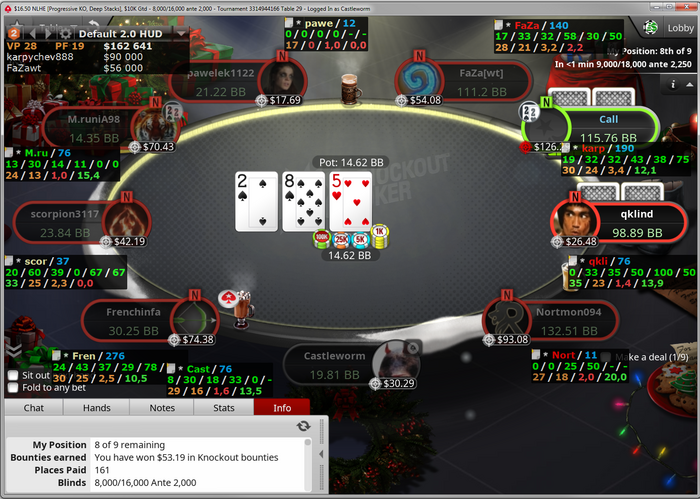Screen dimensions: 700x499
Task: Tick the Sit out checkbox
Action: tap(13, 375)
